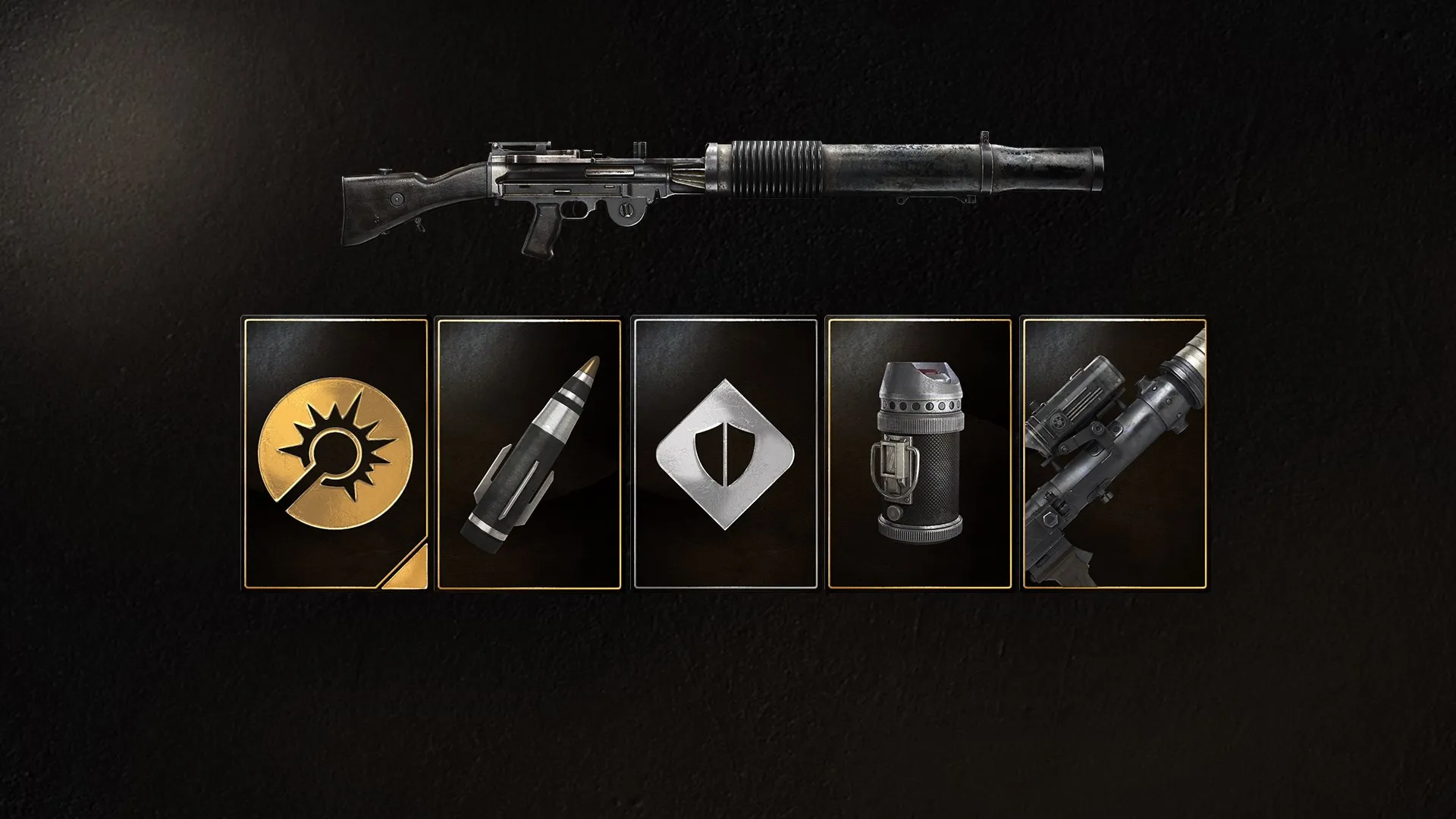Viewport: 1456px width, 819px height.
Task: Select the gold sunburst trait card
Action: pyautogui.click(x=335, y=453)
